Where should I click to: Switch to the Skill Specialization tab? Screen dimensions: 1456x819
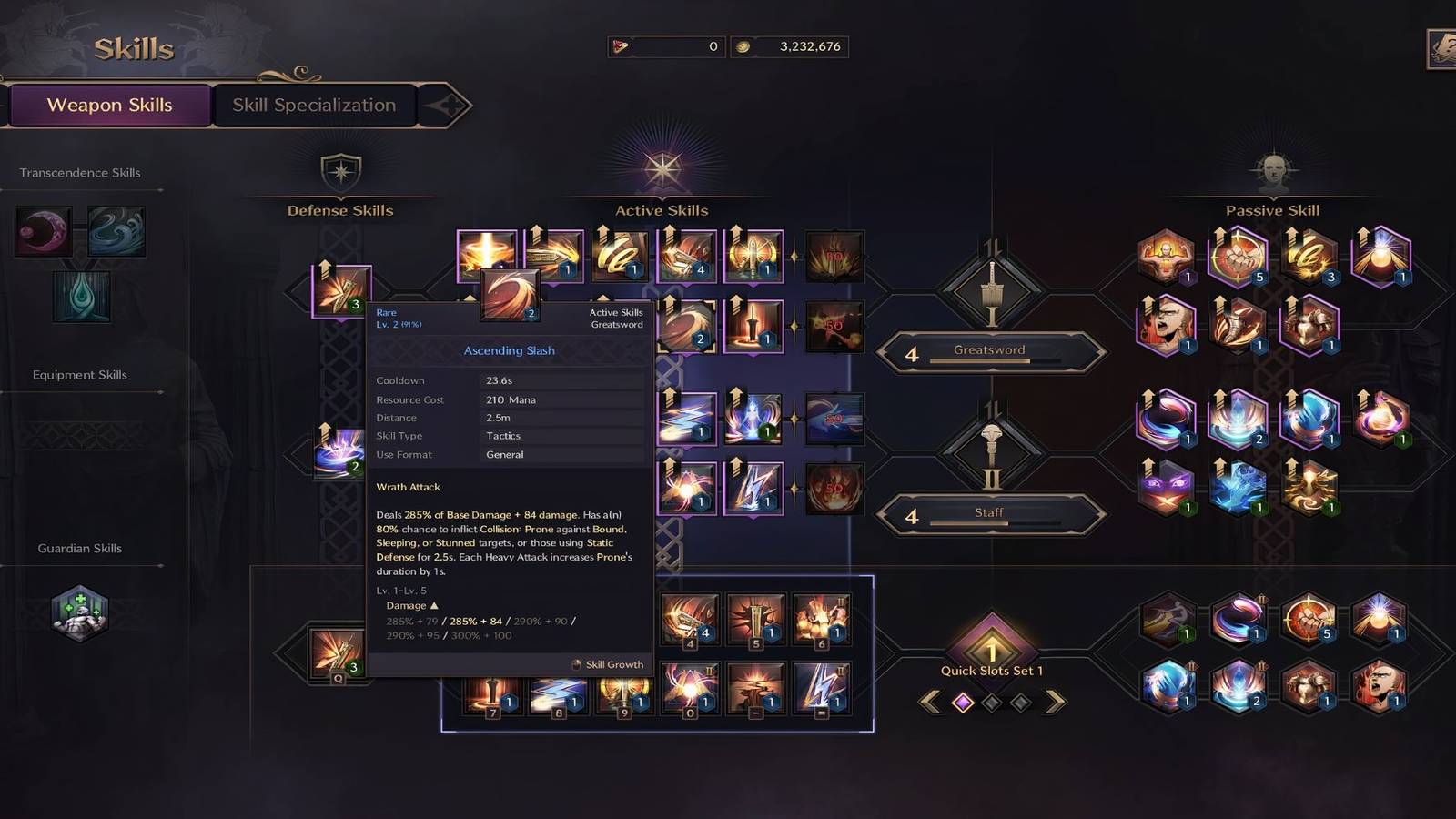pos(313,105)
